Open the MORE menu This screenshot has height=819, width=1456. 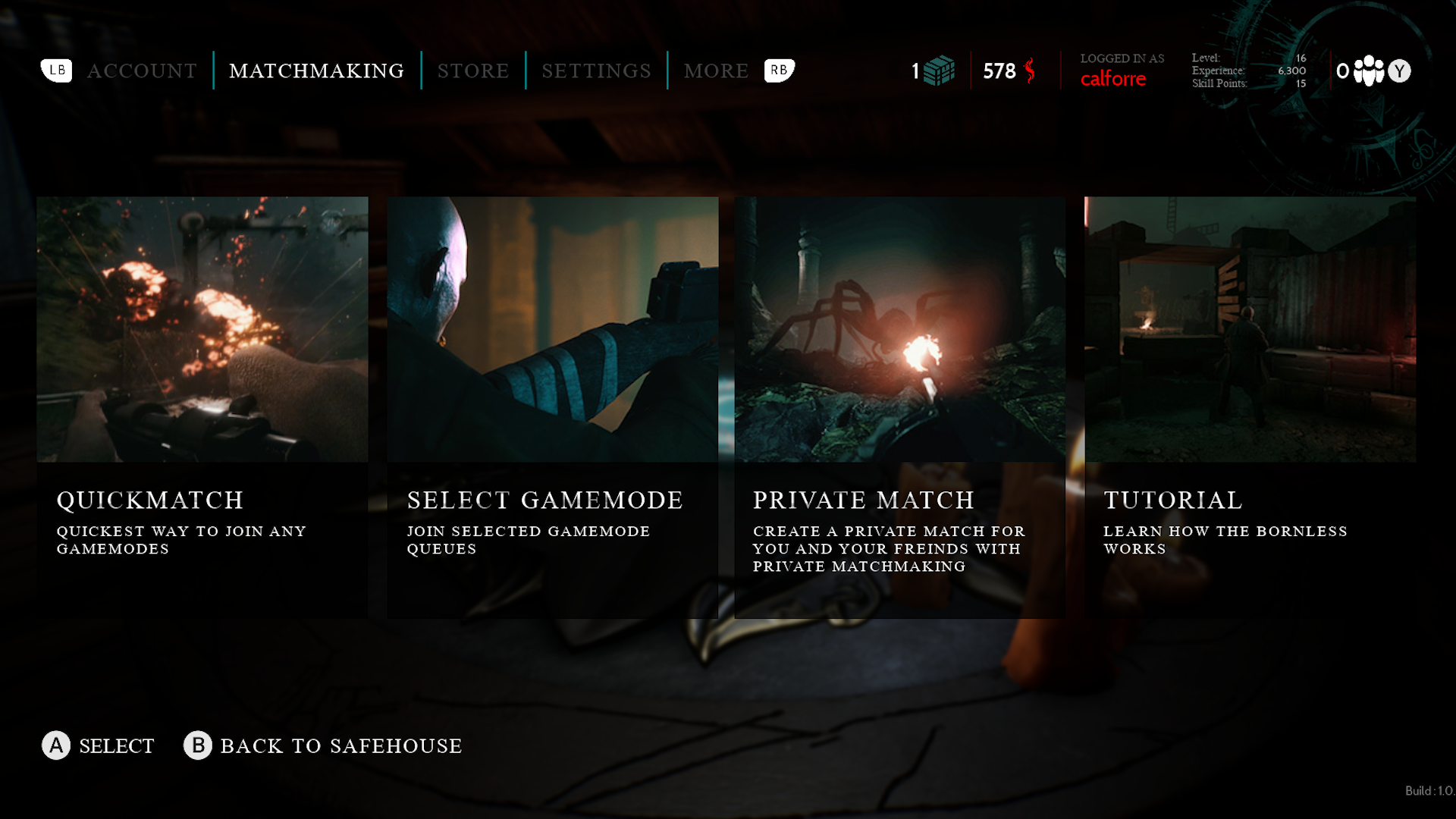pos(716,71)
